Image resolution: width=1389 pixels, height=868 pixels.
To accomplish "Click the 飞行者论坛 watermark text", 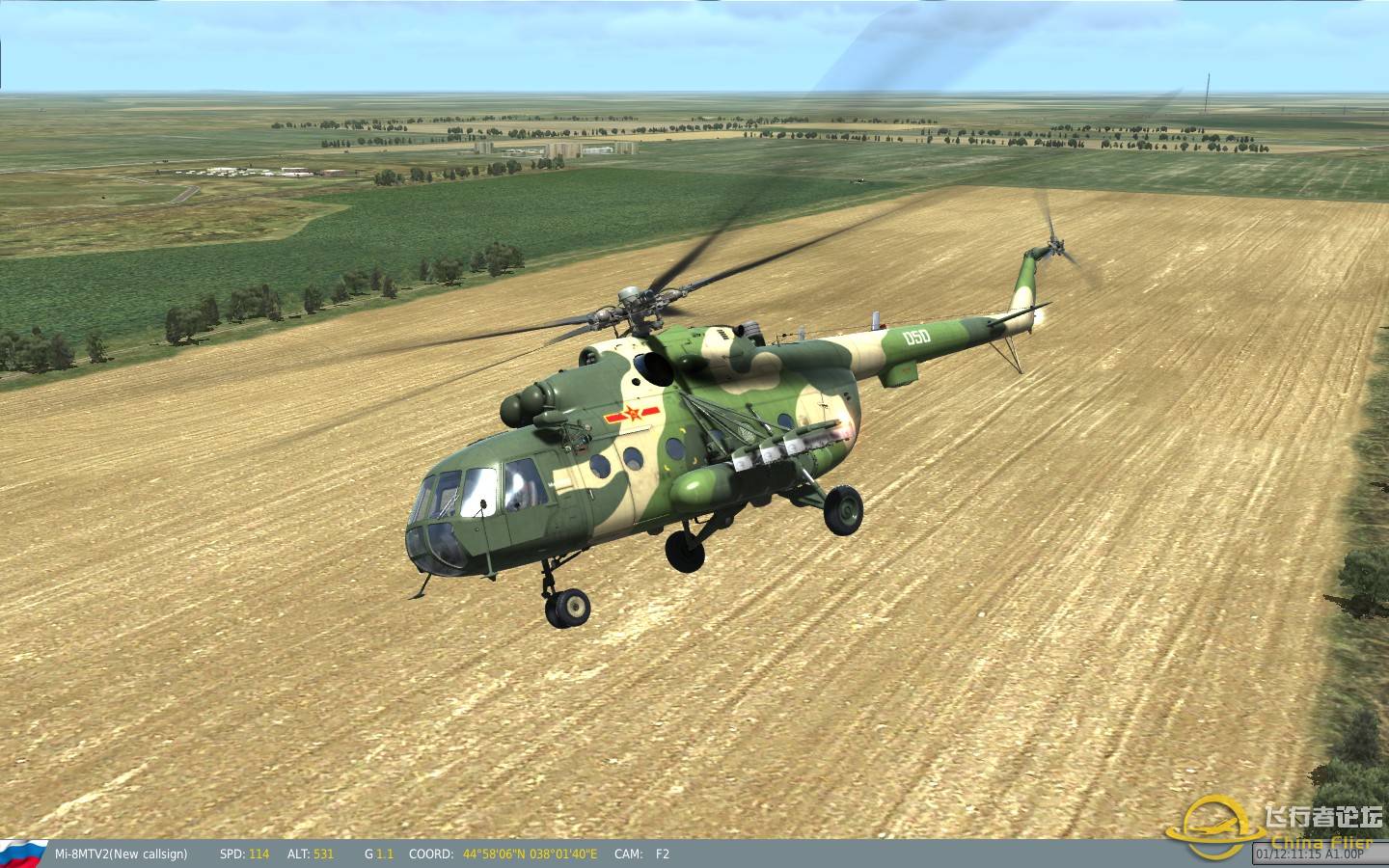I will (x=1323, y=816).
